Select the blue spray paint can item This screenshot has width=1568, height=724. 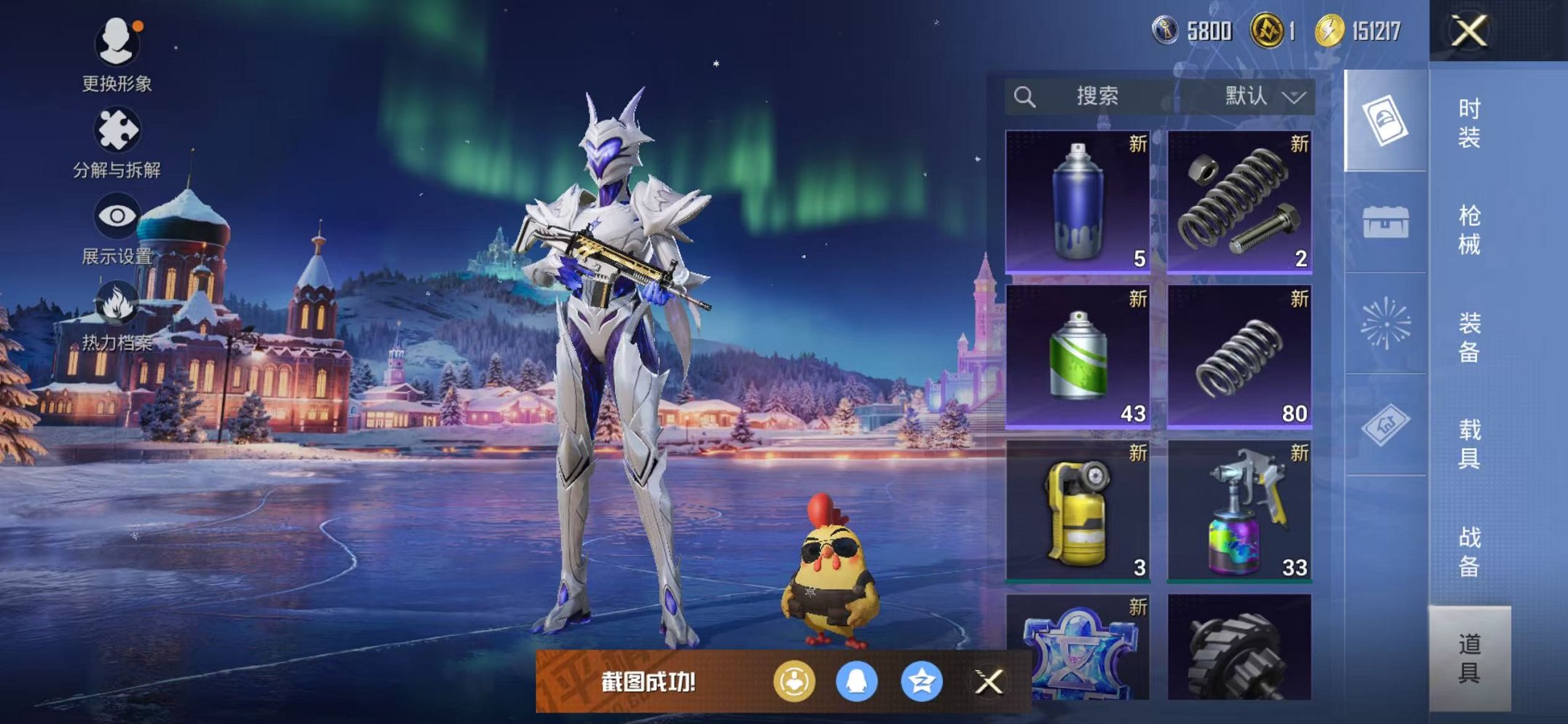(x=1078, y=202)
